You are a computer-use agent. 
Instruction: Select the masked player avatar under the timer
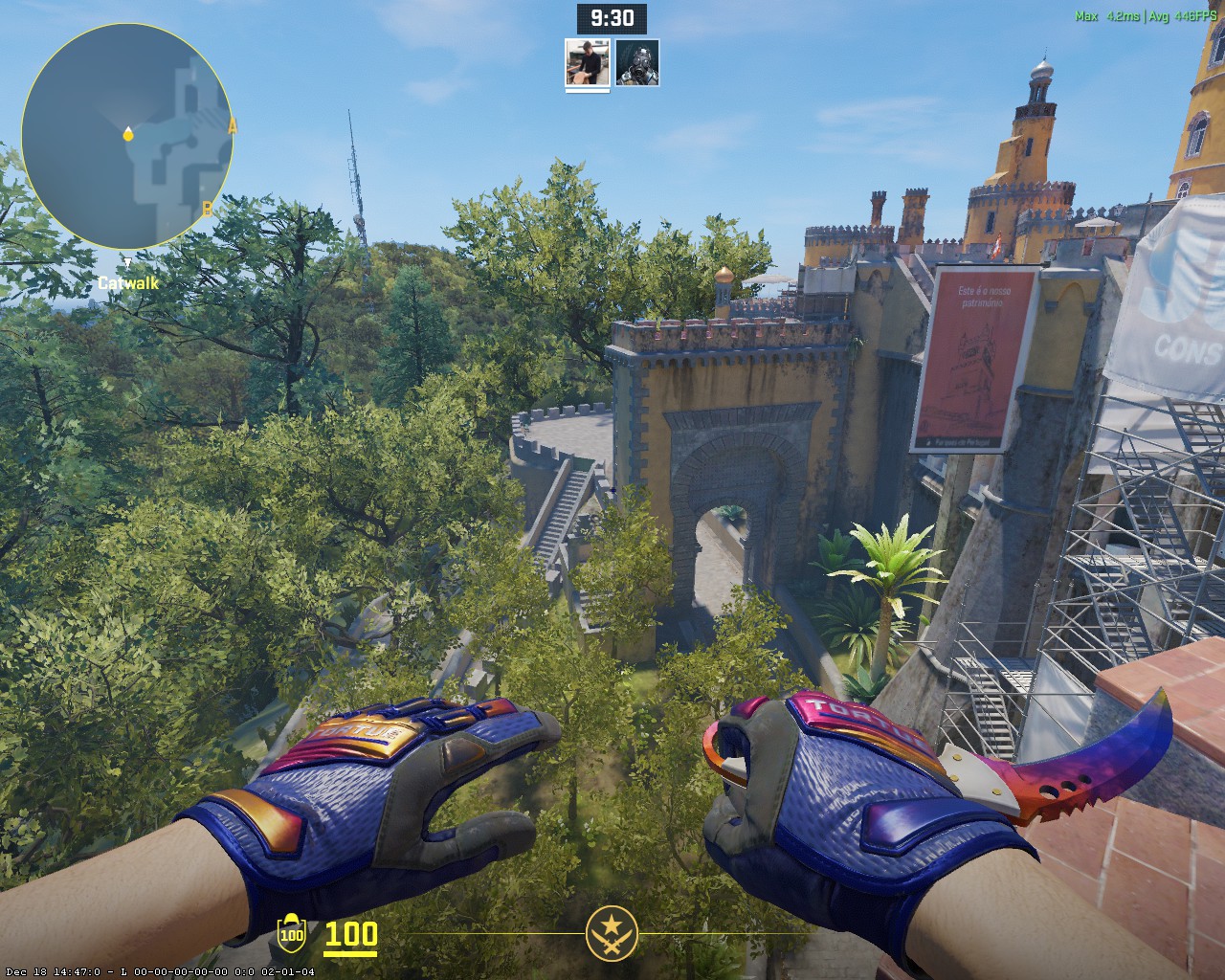637,62
